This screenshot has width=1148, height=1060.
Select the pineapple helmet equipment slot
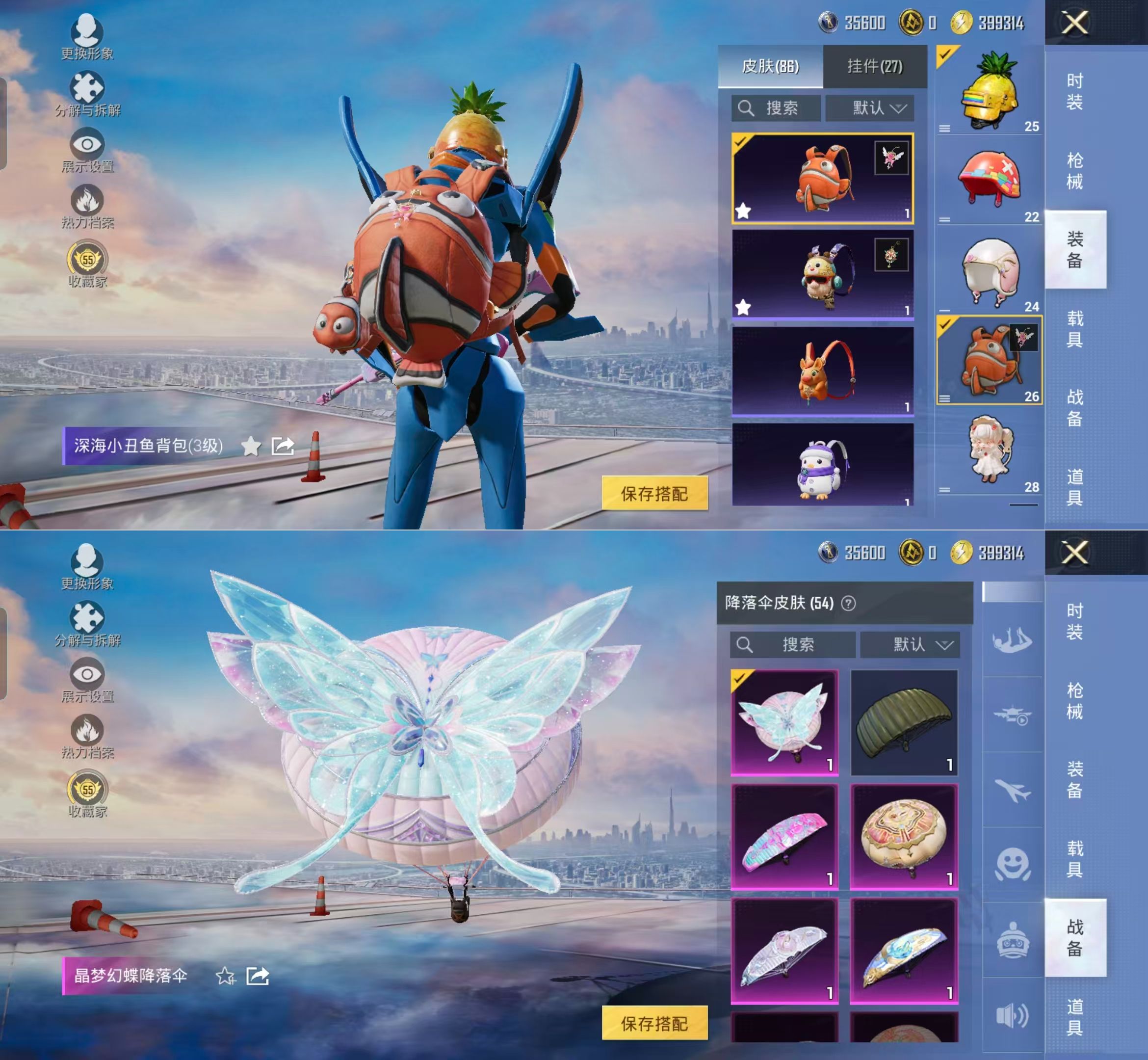coord(989,92)
